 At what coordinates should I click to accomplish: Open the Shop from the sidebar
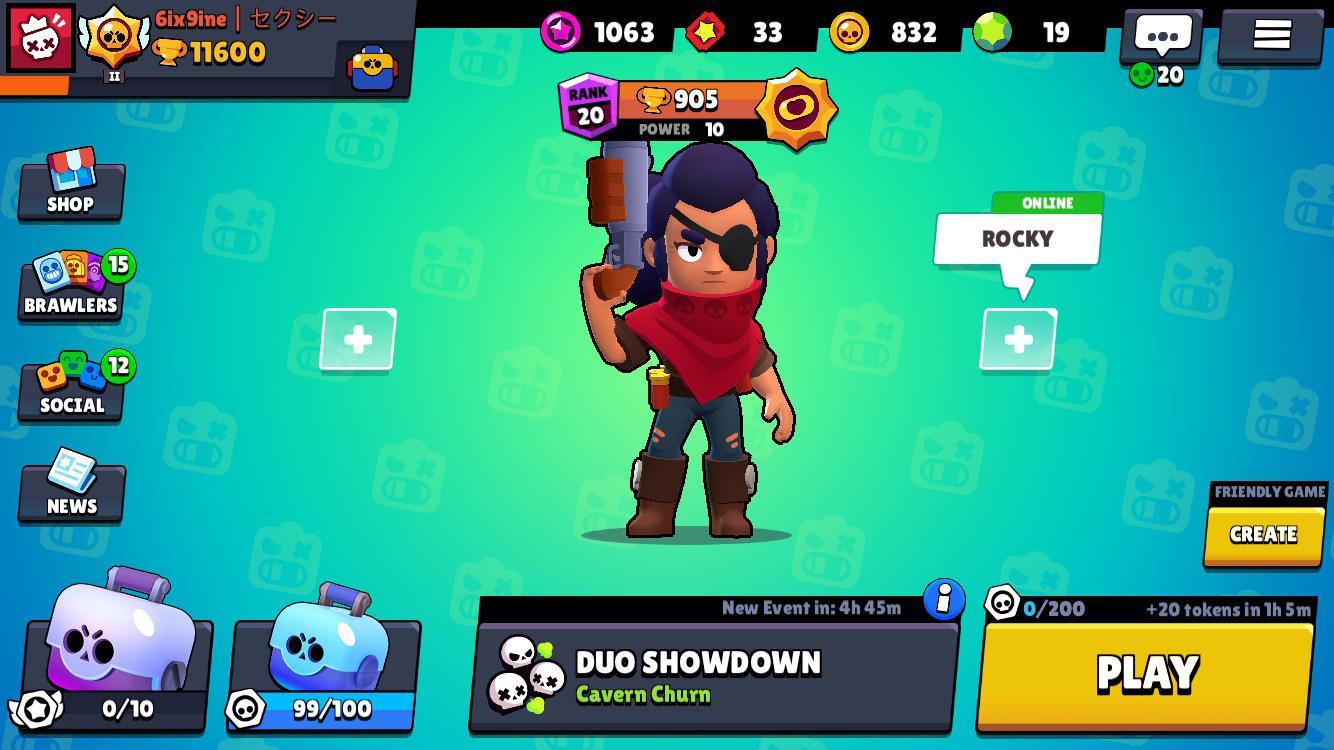click(70, 190)
